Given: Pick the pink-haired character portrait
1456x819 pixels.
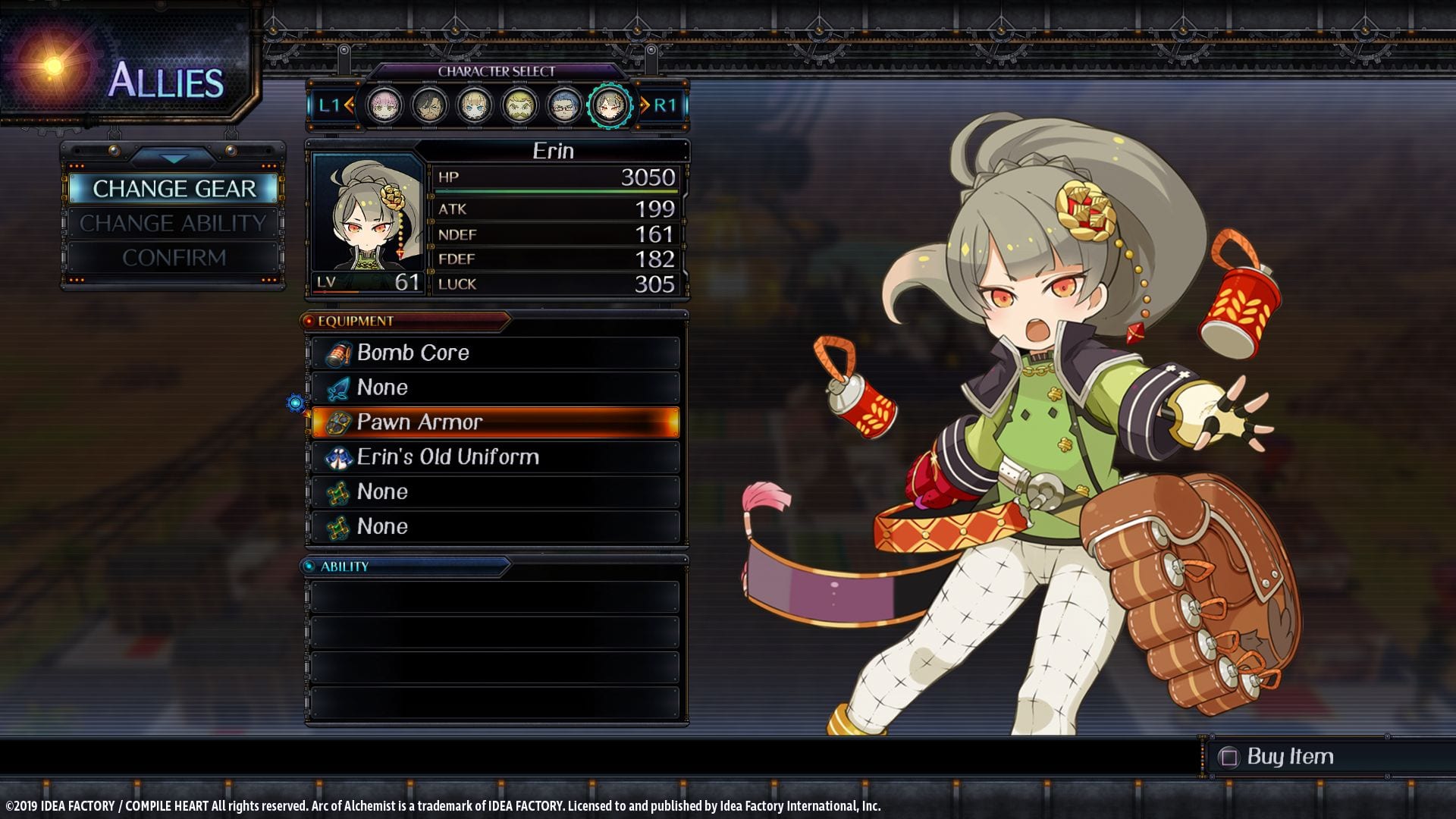Looking at the screenshot, I should coord(384,105).
